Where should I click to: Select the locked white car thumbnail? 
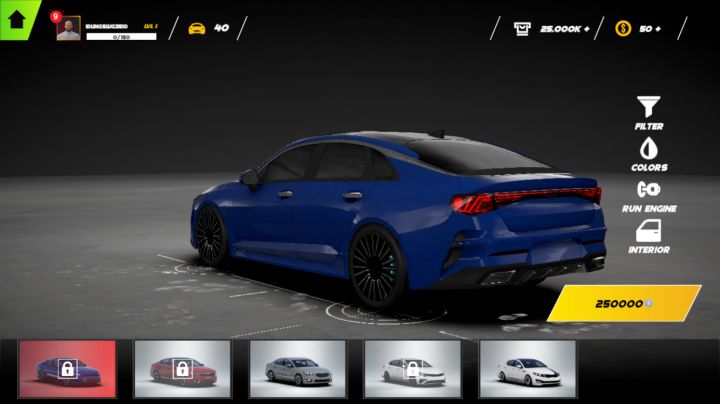(412, 369)
